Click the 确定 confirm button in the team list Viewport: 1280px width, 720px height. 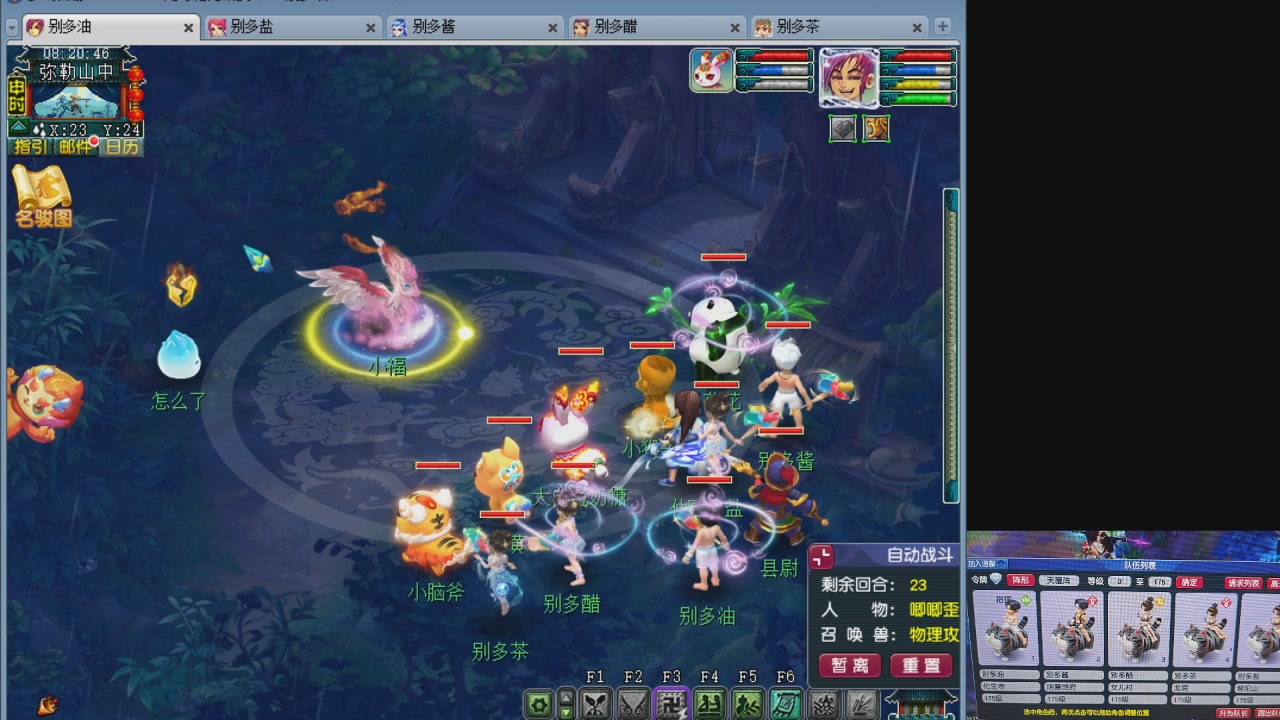coord(1190,582)
